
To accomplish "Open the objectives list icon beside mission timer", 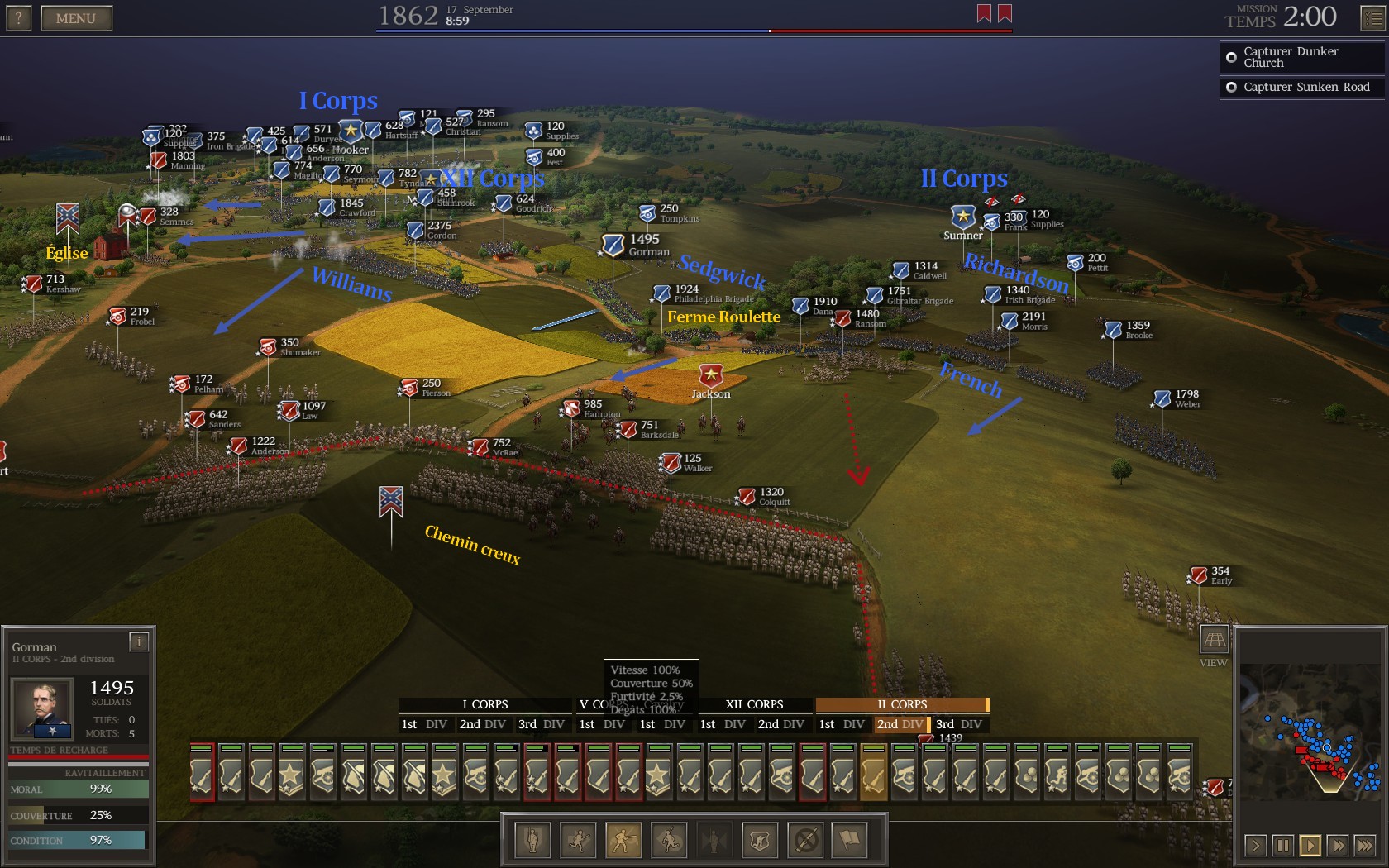I will [1372, 18].
